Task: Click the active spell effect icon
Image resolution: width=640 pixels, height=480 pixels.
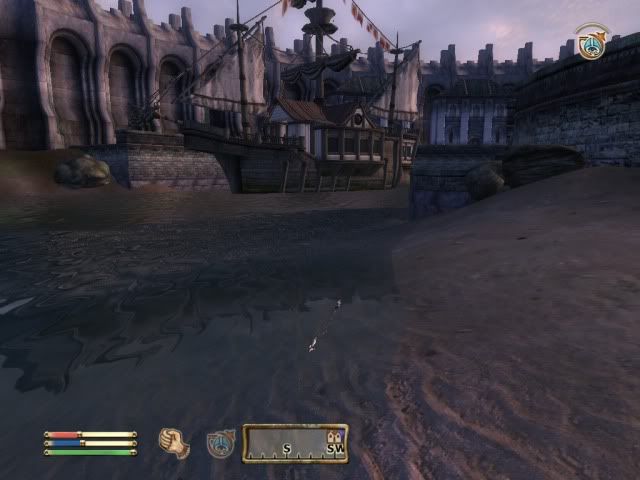Action: point(591,44)
